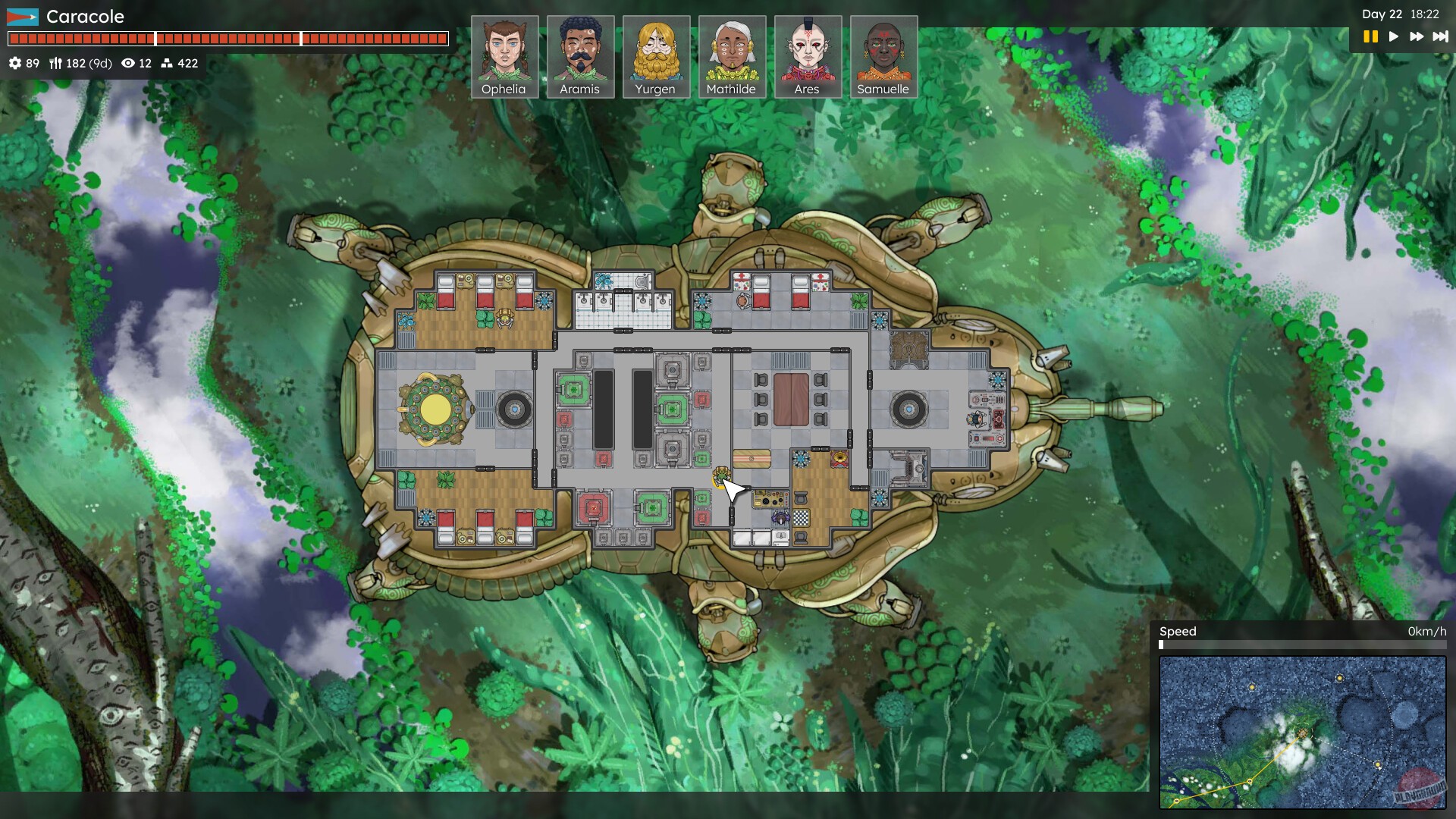Open Ophelia's crew portrait
This screenshot has height=819, width=1456.
[x=507, y=53]
